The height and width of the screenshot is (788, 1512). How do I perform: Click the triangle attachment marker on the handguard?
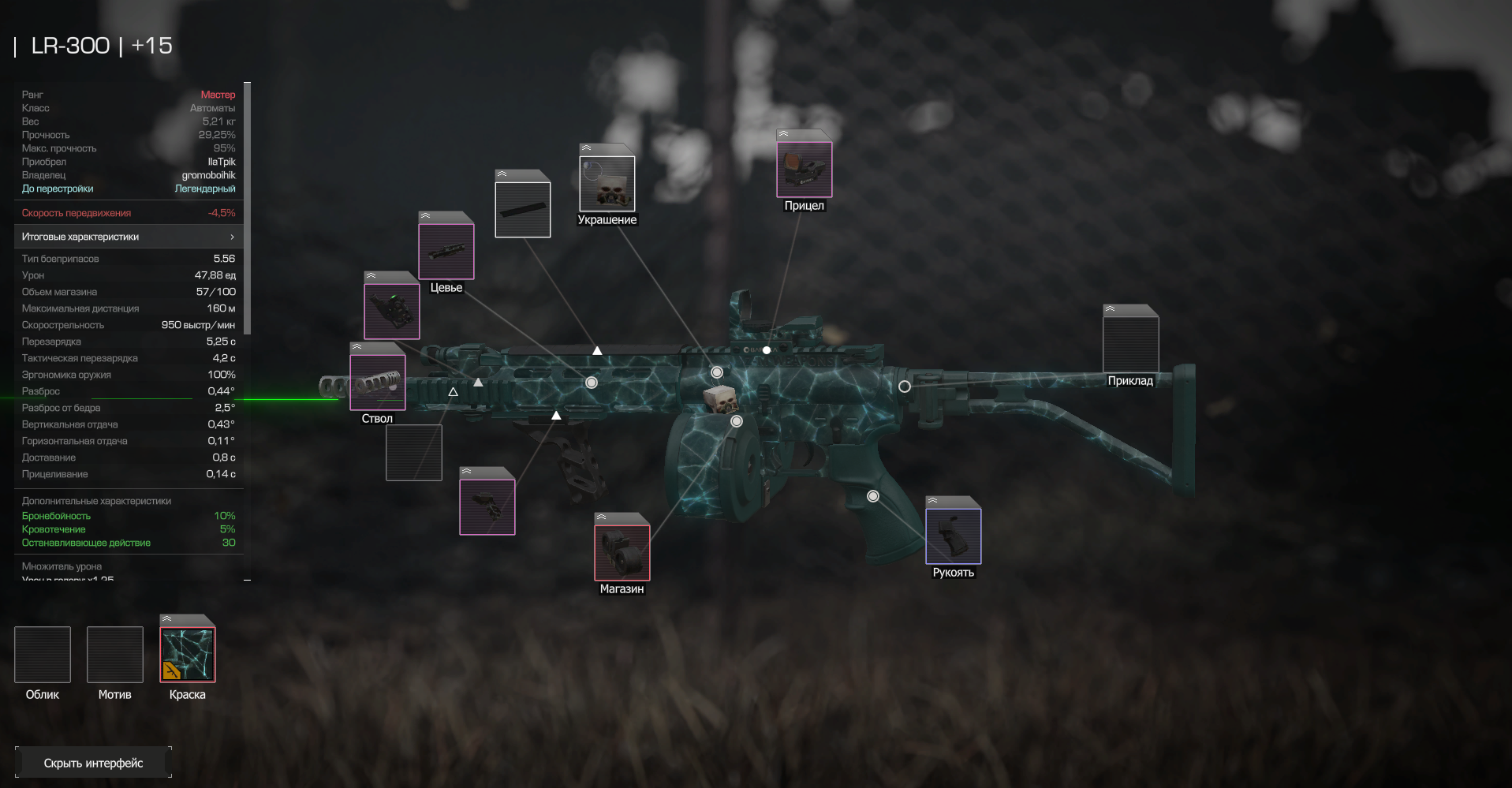(x=596, y=349)
